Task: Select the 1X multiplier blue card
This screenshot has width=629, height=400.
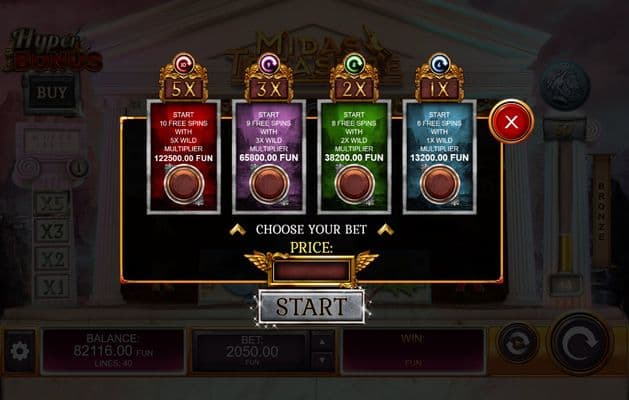Action: pos(439,155)
